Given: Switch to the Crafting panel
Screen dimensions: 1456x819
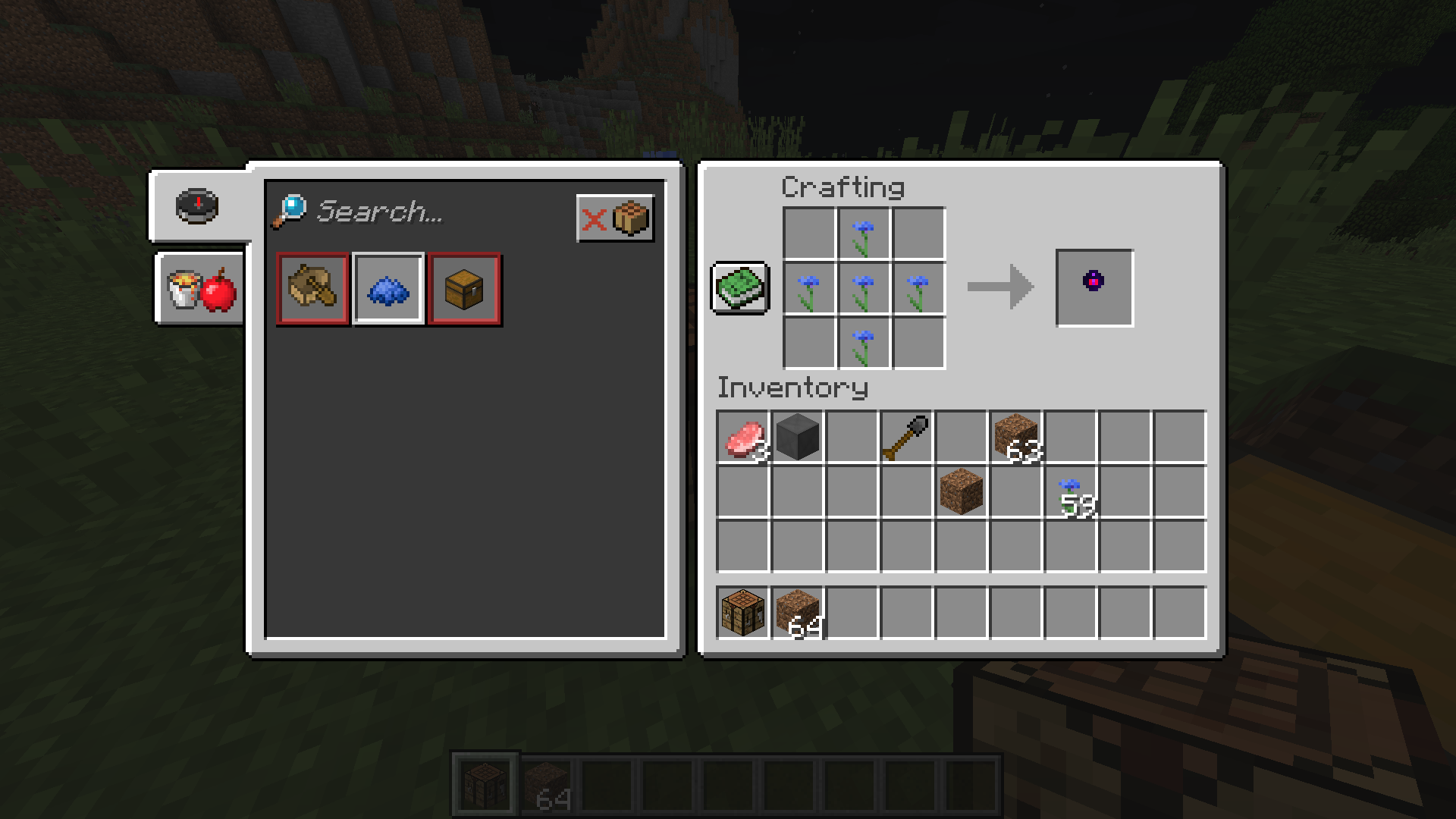Looking at the screenshot, I should tap(843, 187).
